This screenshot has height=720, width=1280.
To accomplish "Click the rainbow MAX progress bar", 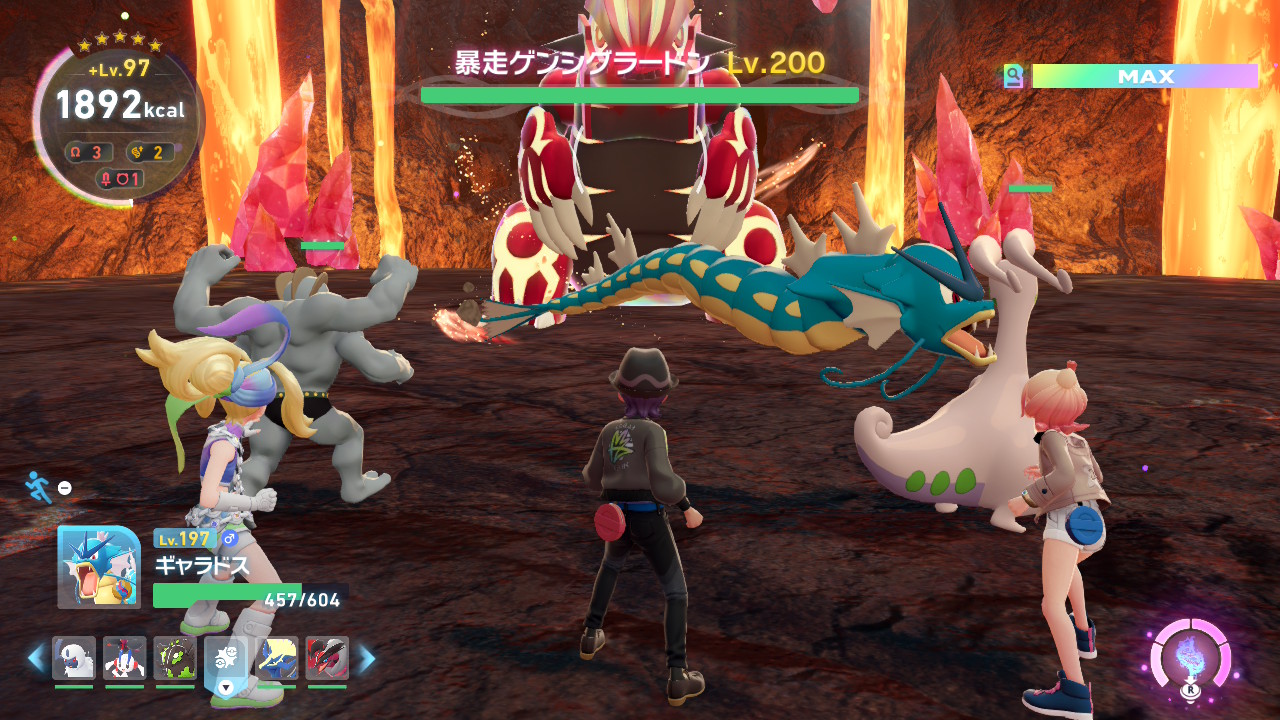I will click(x=1145, y=73).
